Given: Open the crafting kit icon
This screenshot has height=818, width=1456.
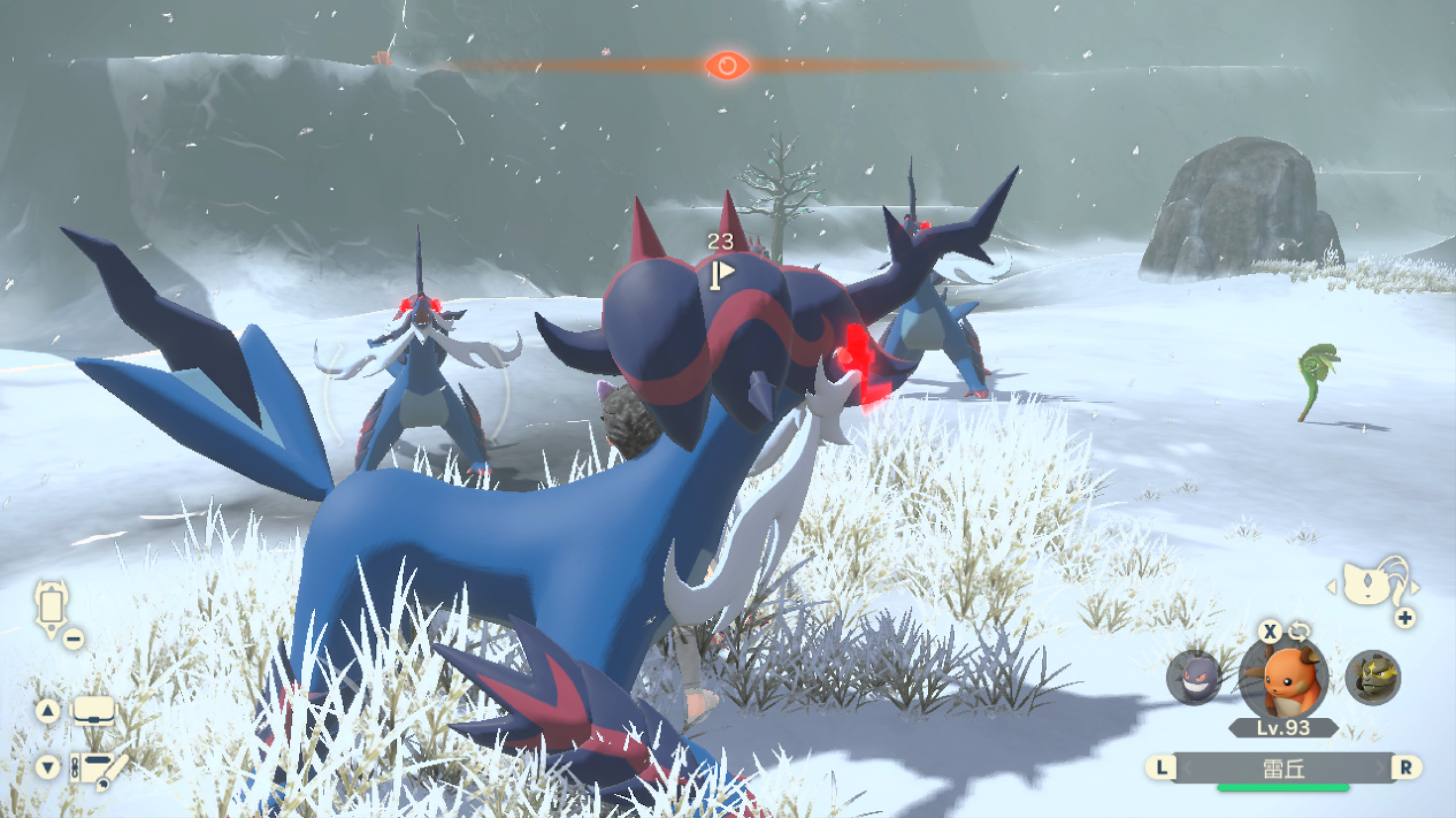Looking at the screenshot, I should click(x=96, y=767).
